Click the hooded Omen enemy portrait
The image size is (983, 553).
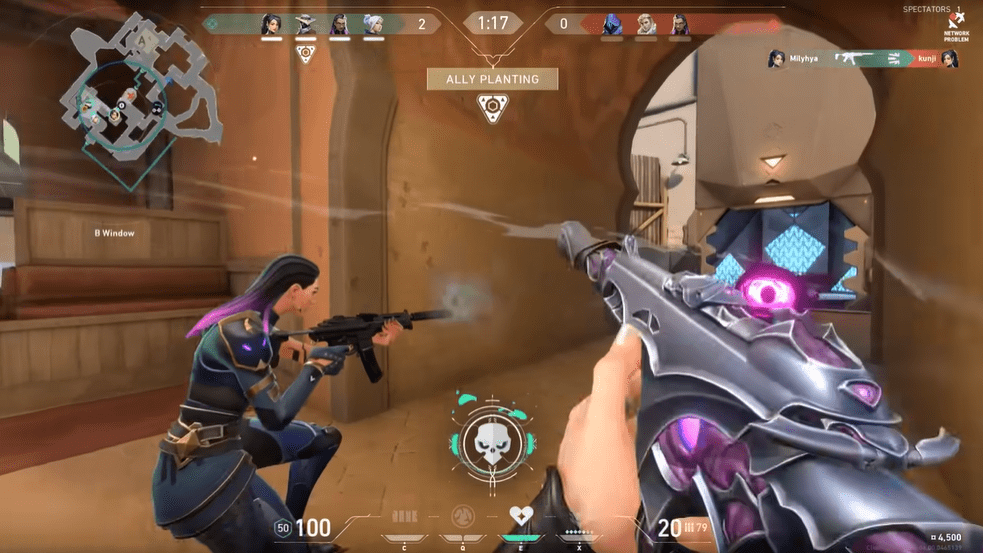click(612, 24)
